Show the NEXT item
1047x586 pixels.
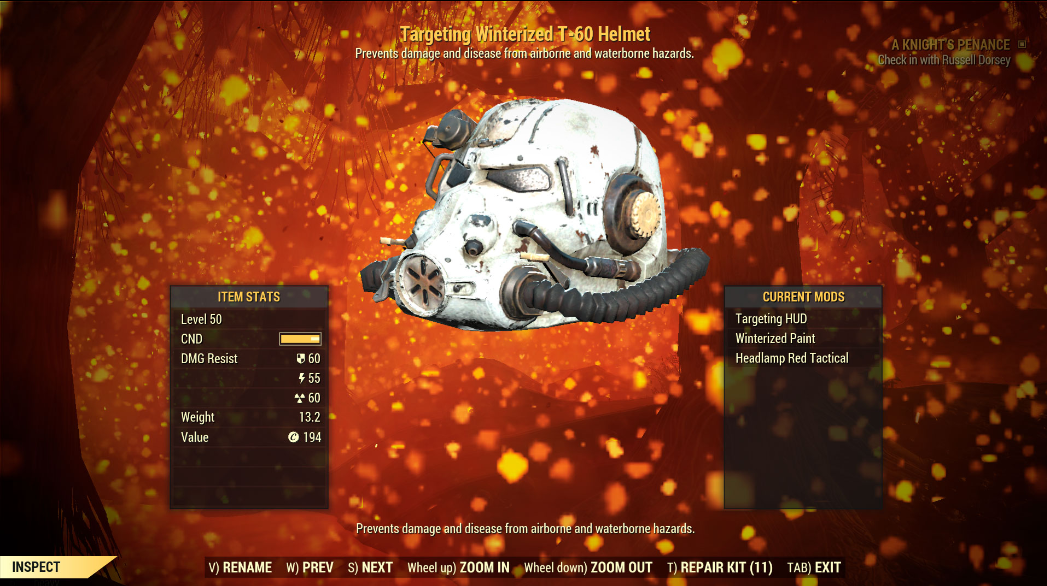click(x=370, y=568)
